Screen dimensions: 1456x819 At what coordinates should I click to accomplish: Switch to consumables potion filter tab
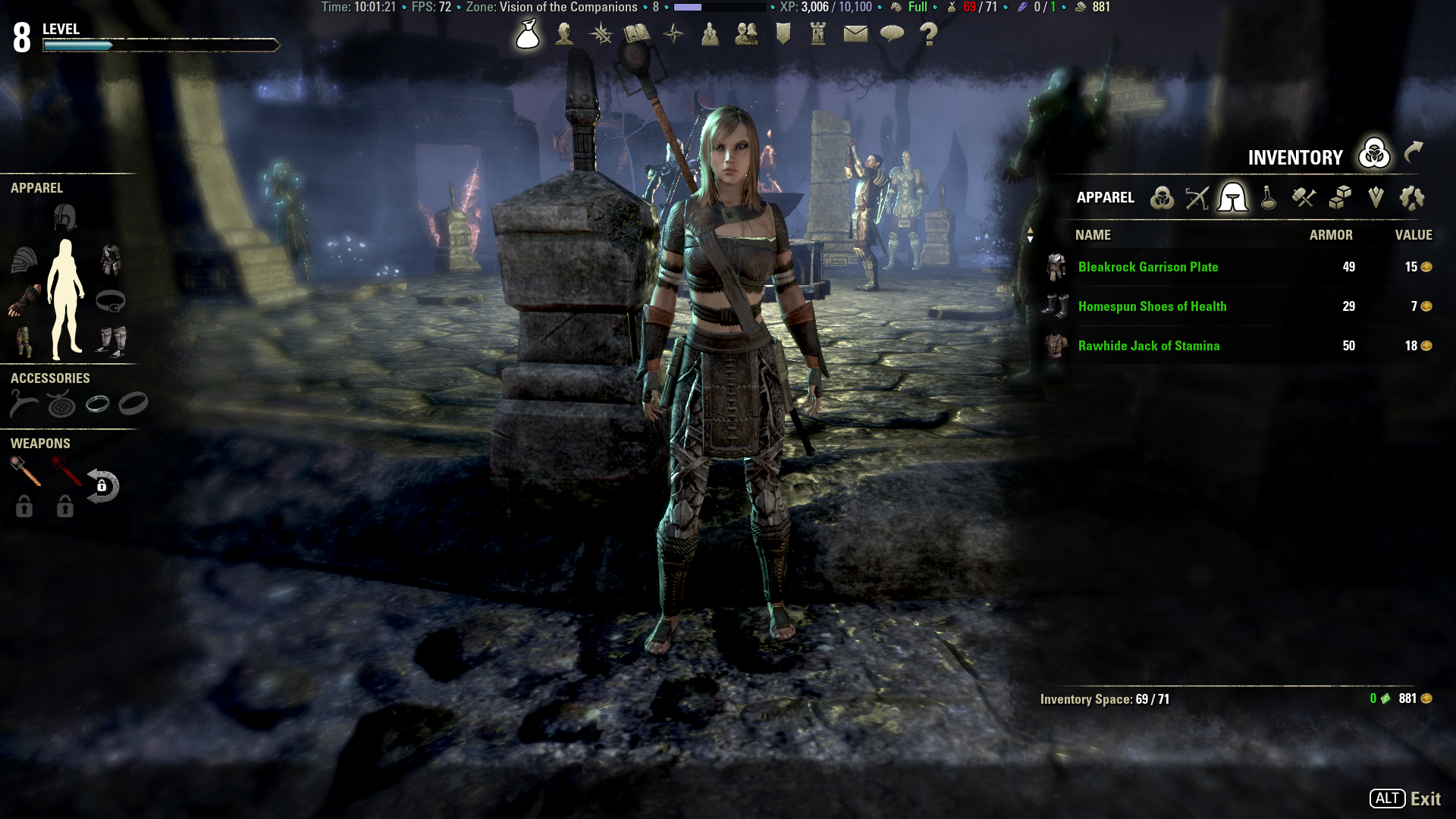pos(1268,198)
